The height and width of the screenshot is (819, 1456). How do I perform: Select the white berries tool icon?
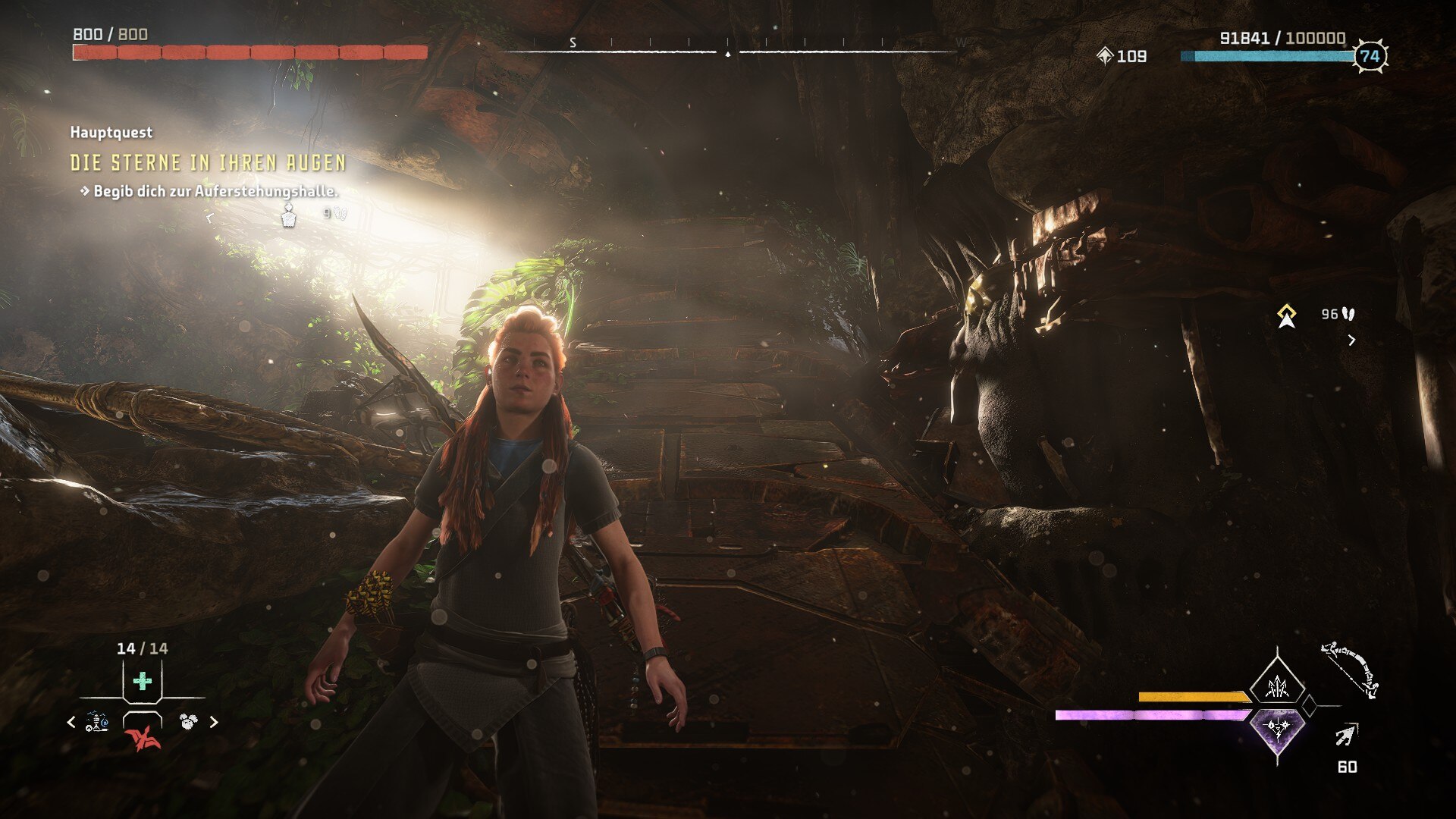[x=188, y=721]
